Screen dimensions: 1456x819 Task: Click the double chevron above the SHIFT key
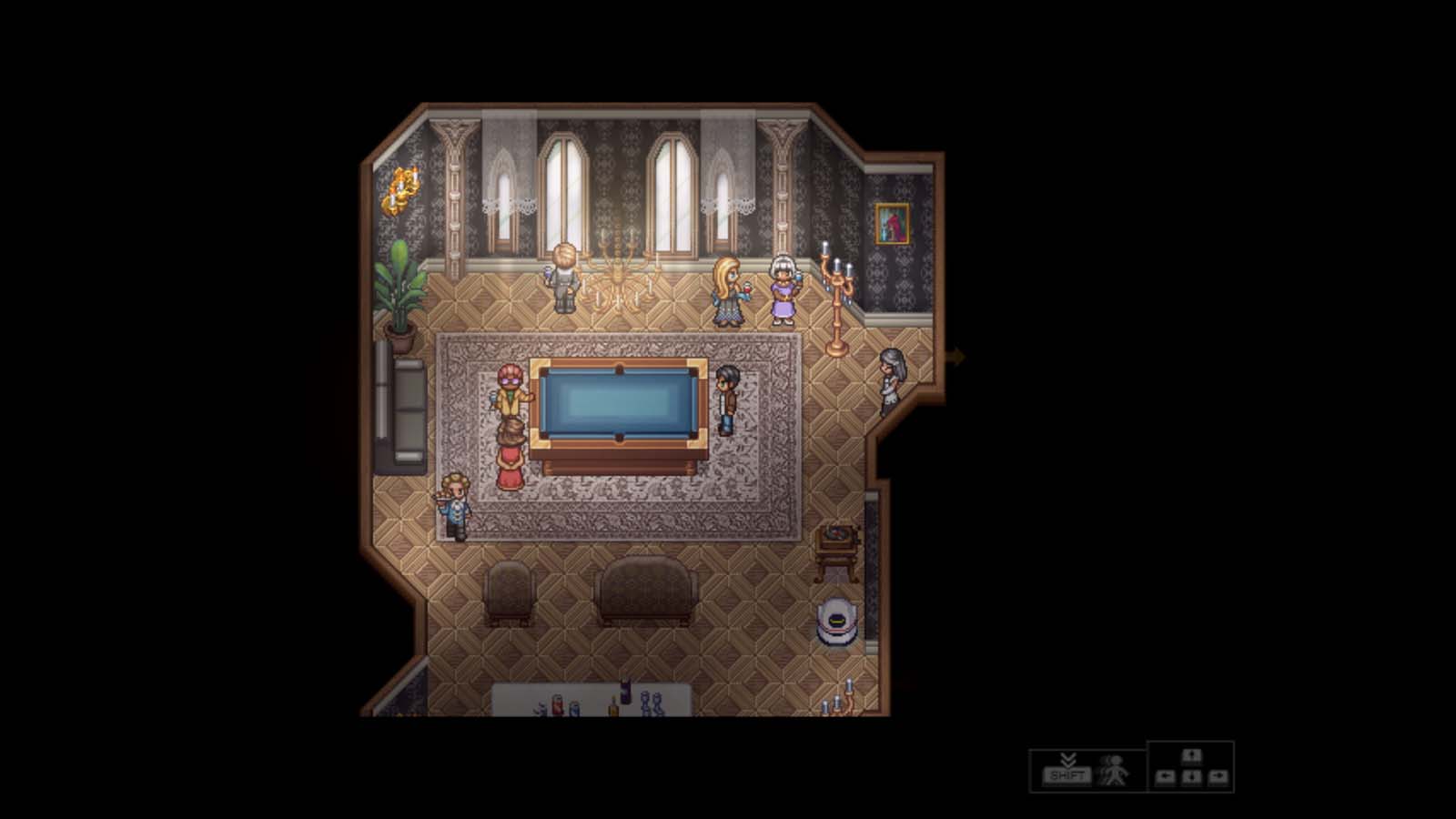click(1067, 760)
